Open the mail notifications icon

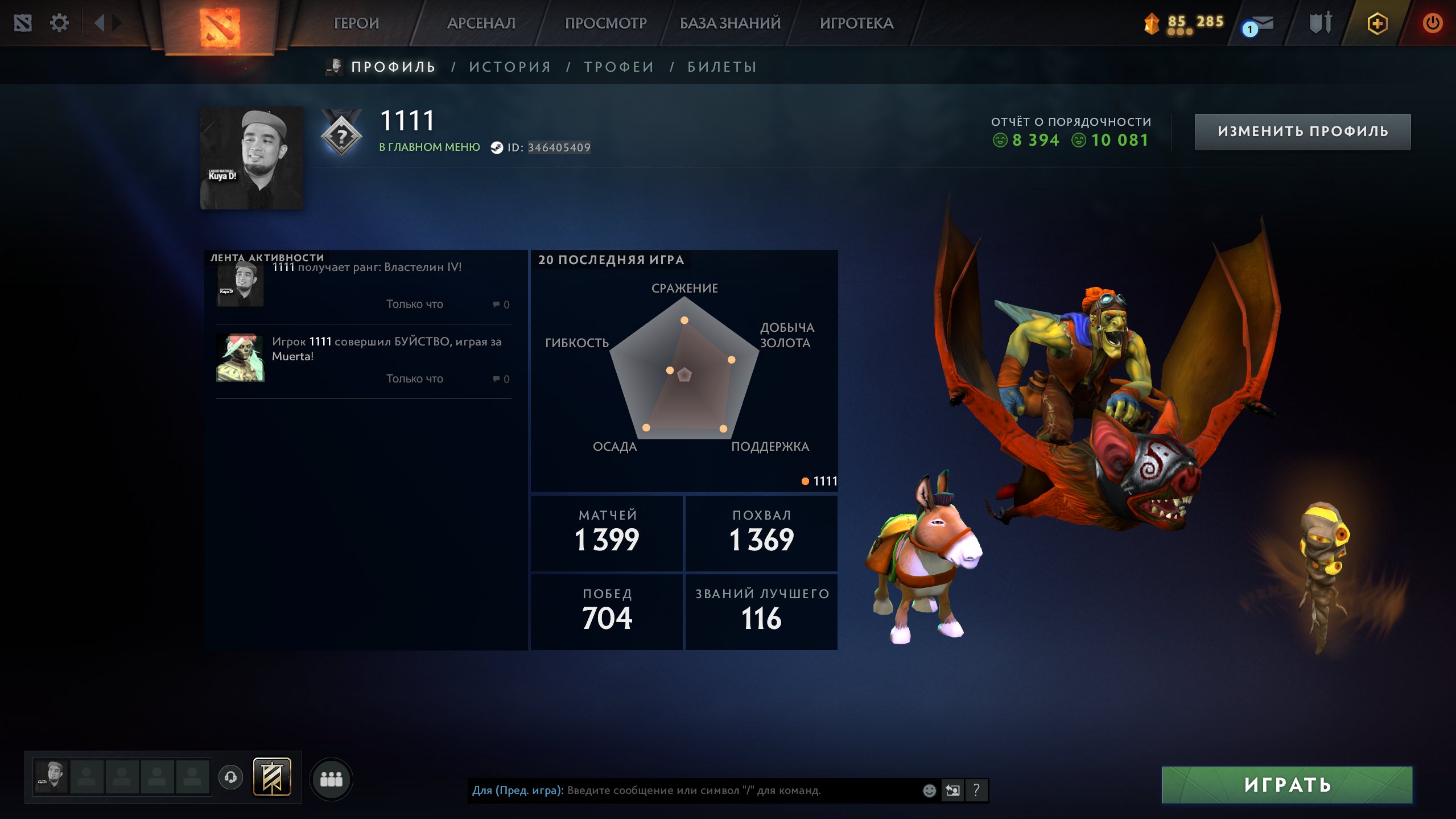click(x=1259, y=24)
